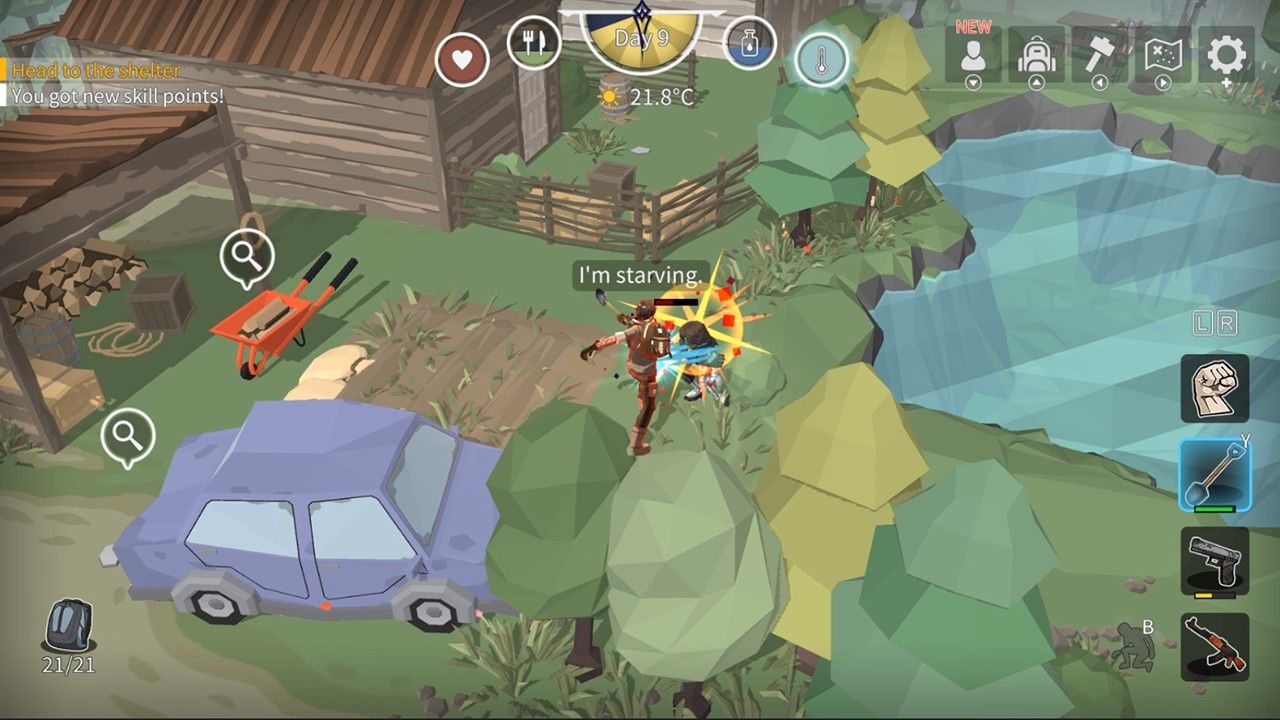Check the heart health status icon
The image size is (1280, 720).
(x=462, y=59)
